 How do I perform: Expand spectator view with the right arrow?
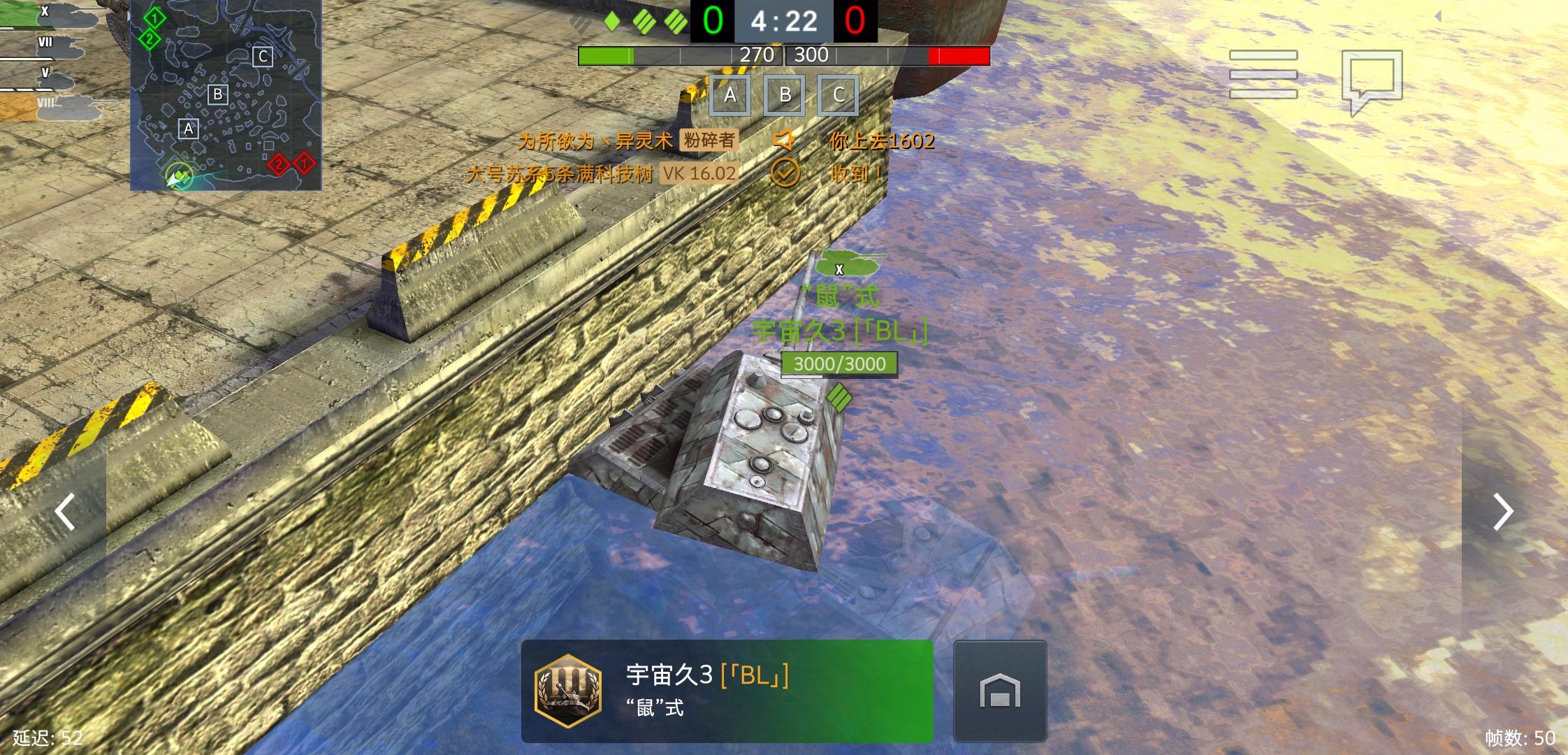(1502, 512)
